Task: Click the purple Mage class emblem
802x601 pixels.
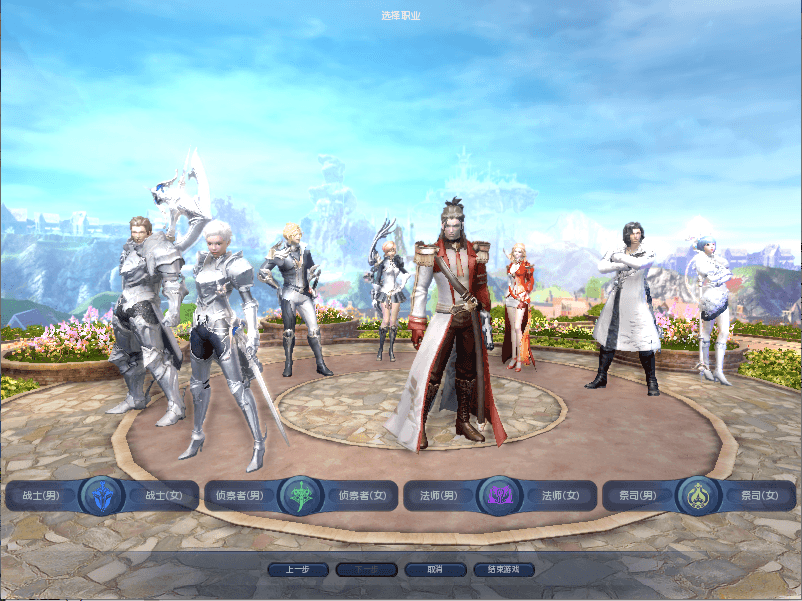Action: [x=498, y=495]
